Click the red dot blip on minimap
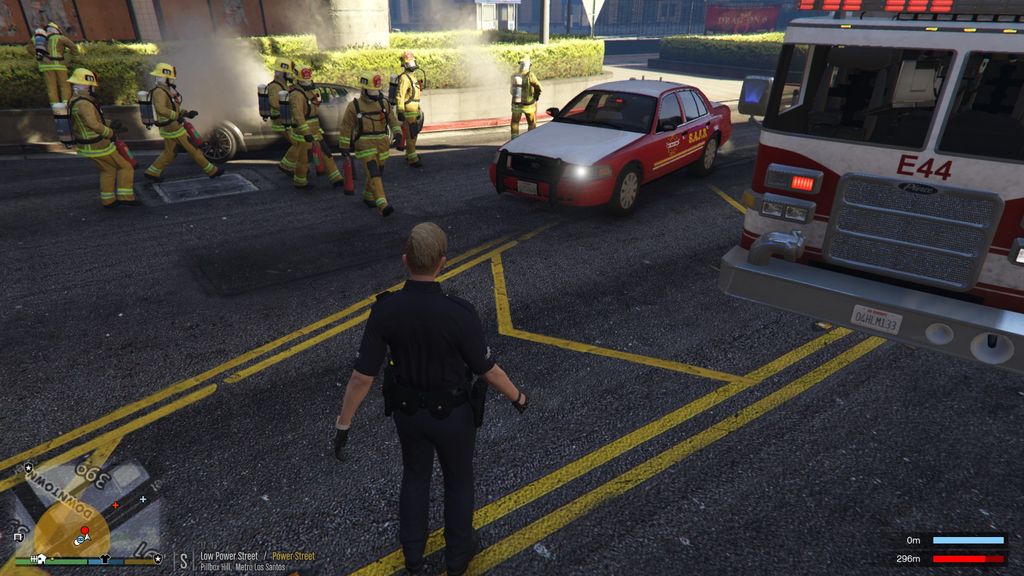The height and width of the screenshot is (576, 1024). [x=85, y=530]
